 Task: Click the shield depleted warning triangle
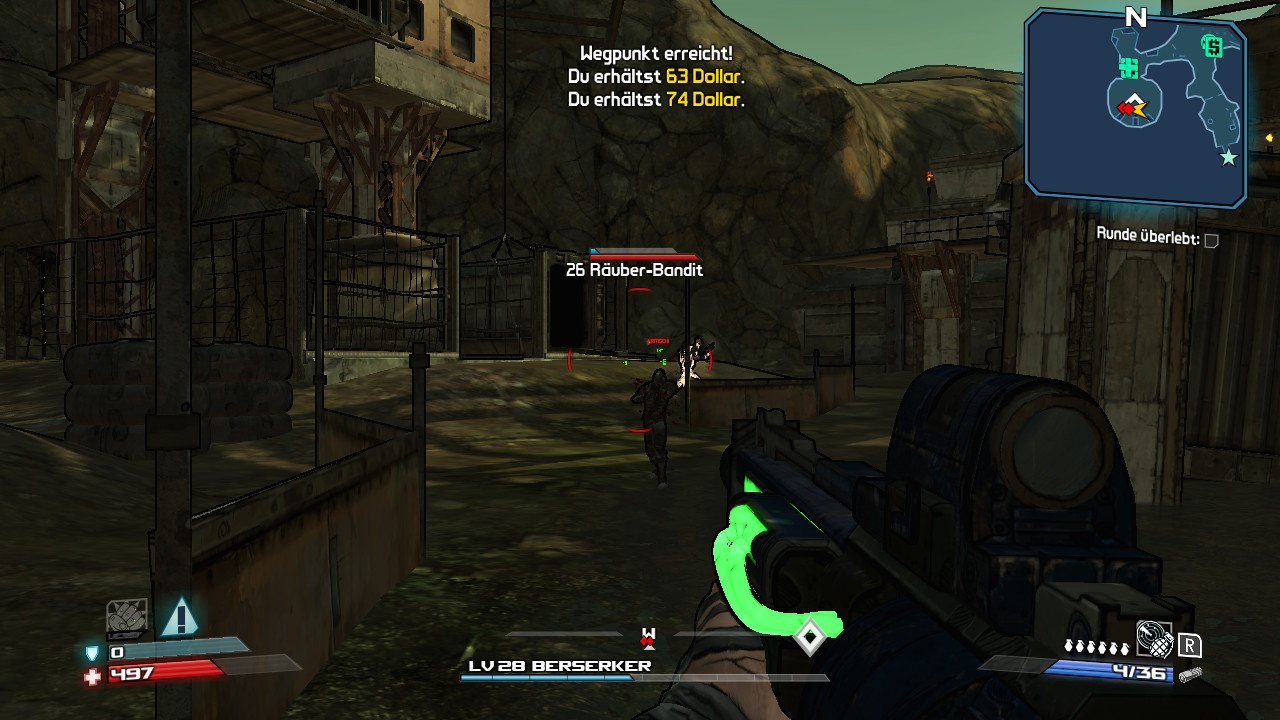pos(180,617)
